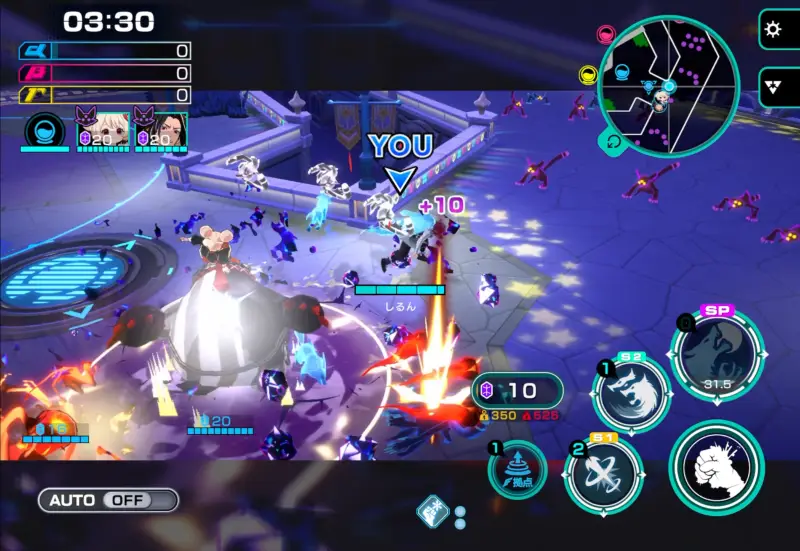Use the S1 spinning slash skill
This screenshot has width=800, height=551.
coord(603,475)
